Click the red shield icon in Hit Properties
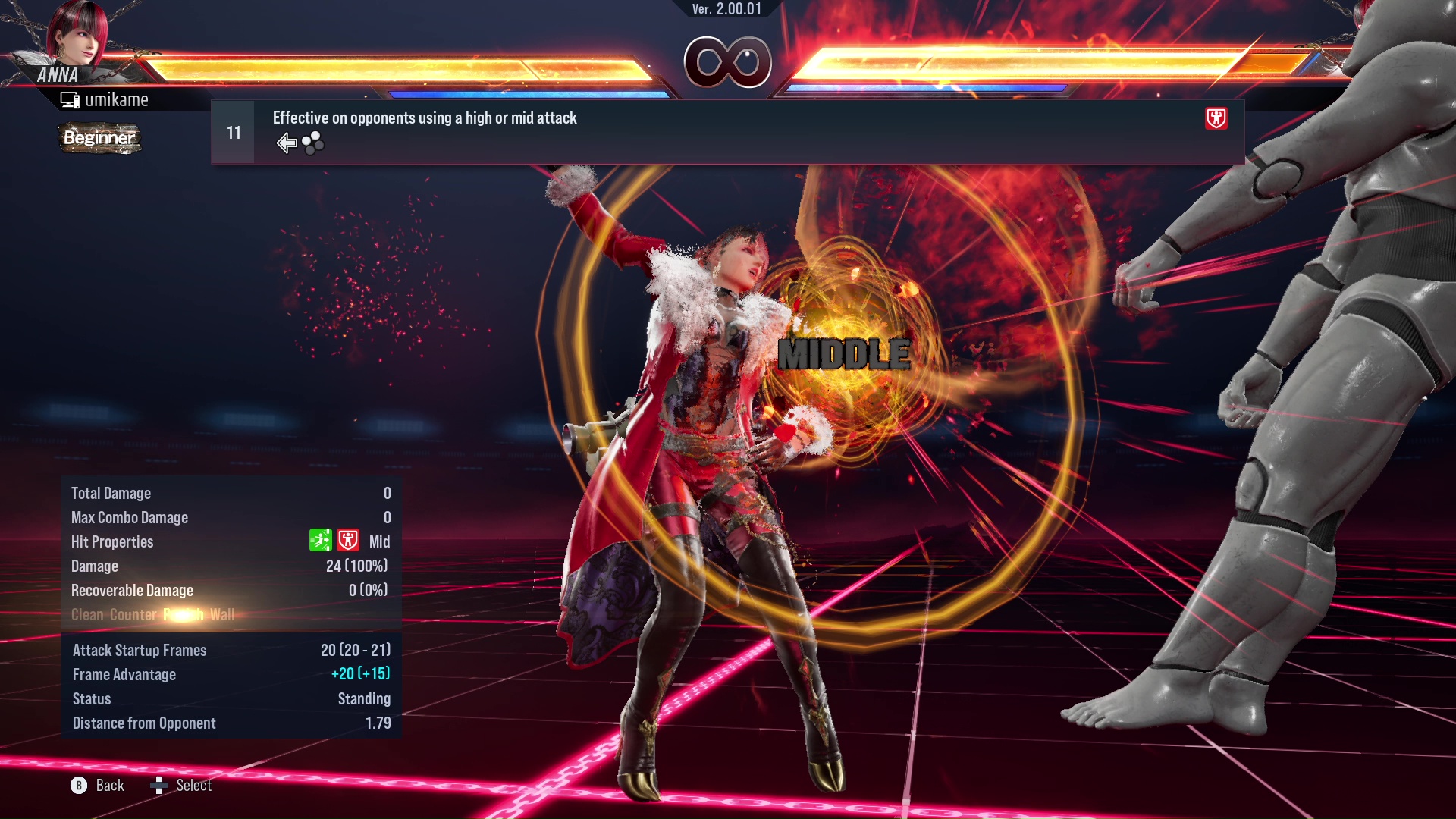The height and width of the screenshot is (819, 1456). point(348,541)
